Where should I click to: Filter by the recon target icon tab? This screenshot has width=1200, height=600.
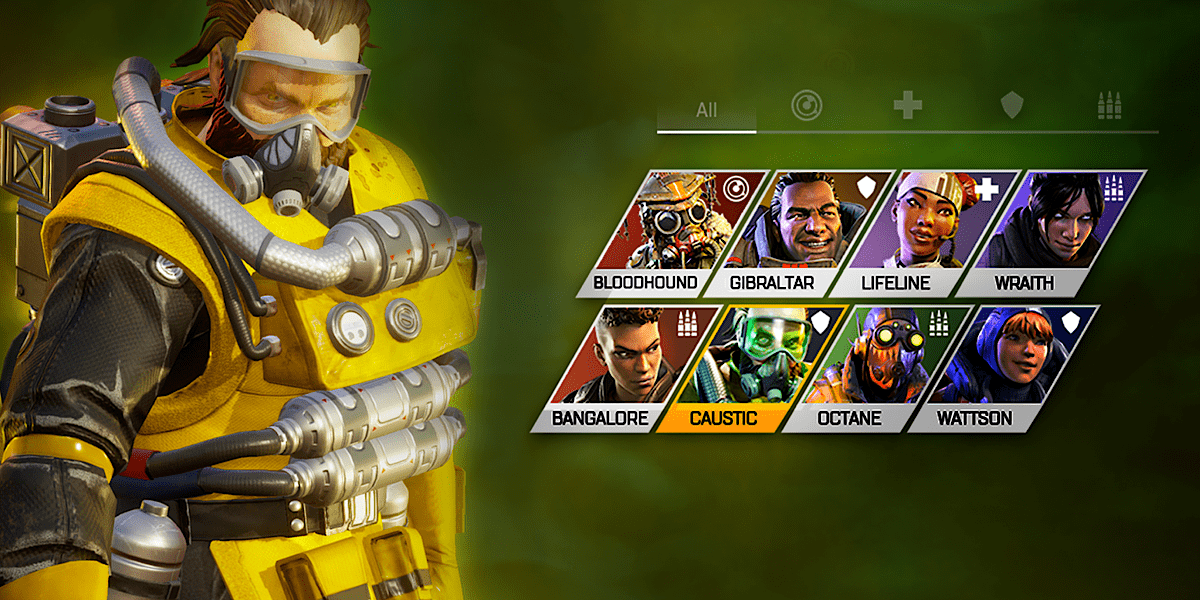point(806,105)
